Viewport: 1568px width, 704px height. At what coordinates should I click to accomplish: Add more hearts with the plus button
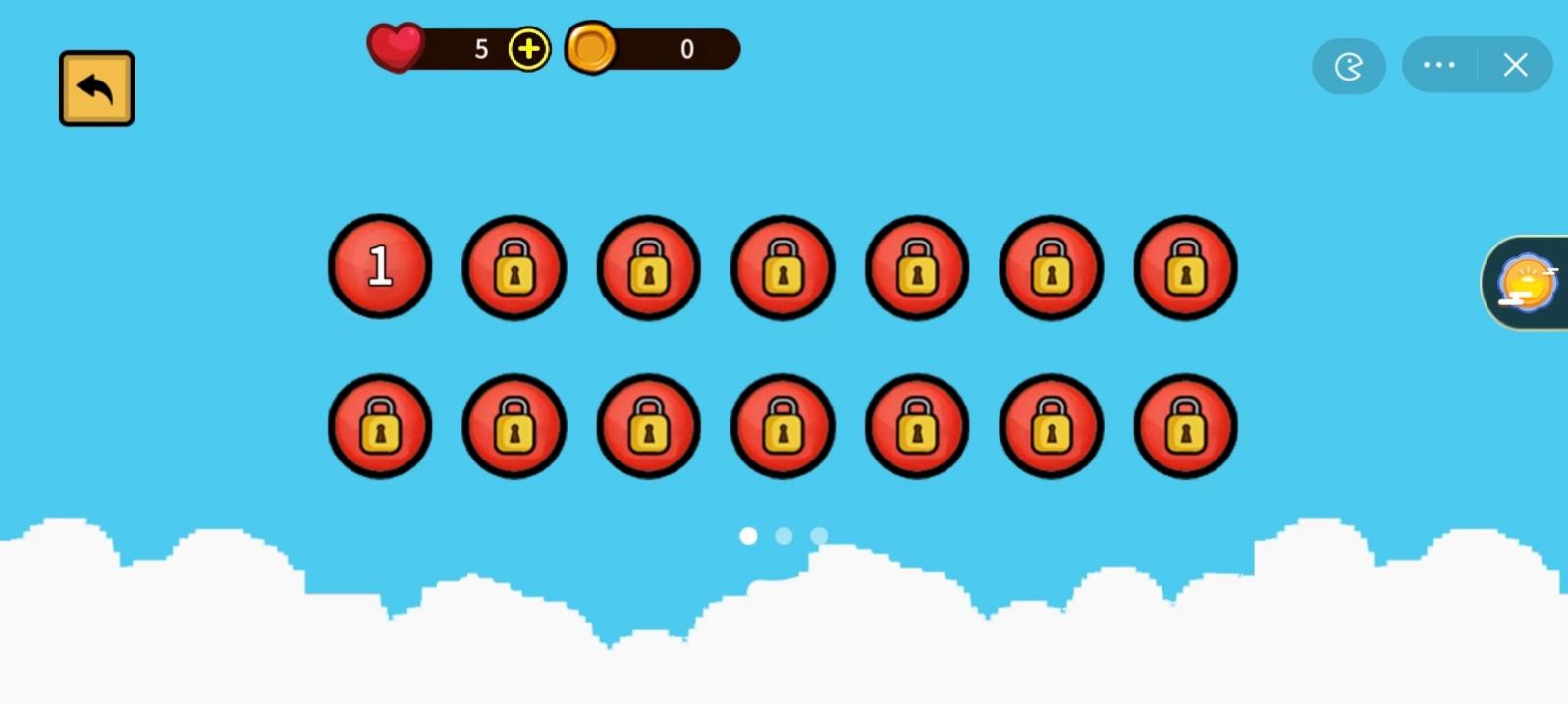(x=528, y=49)
